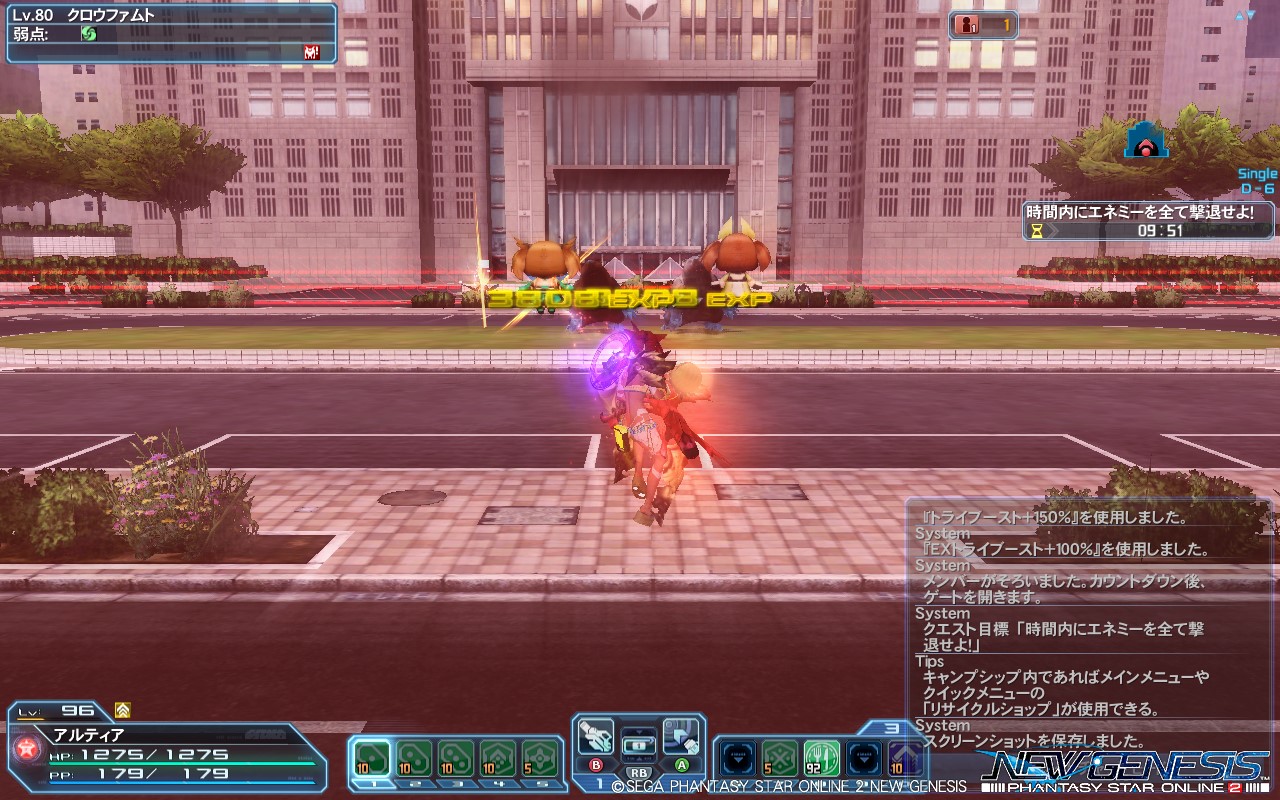Select the equipped weapon icon above the B button
Viewport: 1280px width, 800px height.
click(x=595, y=737)
